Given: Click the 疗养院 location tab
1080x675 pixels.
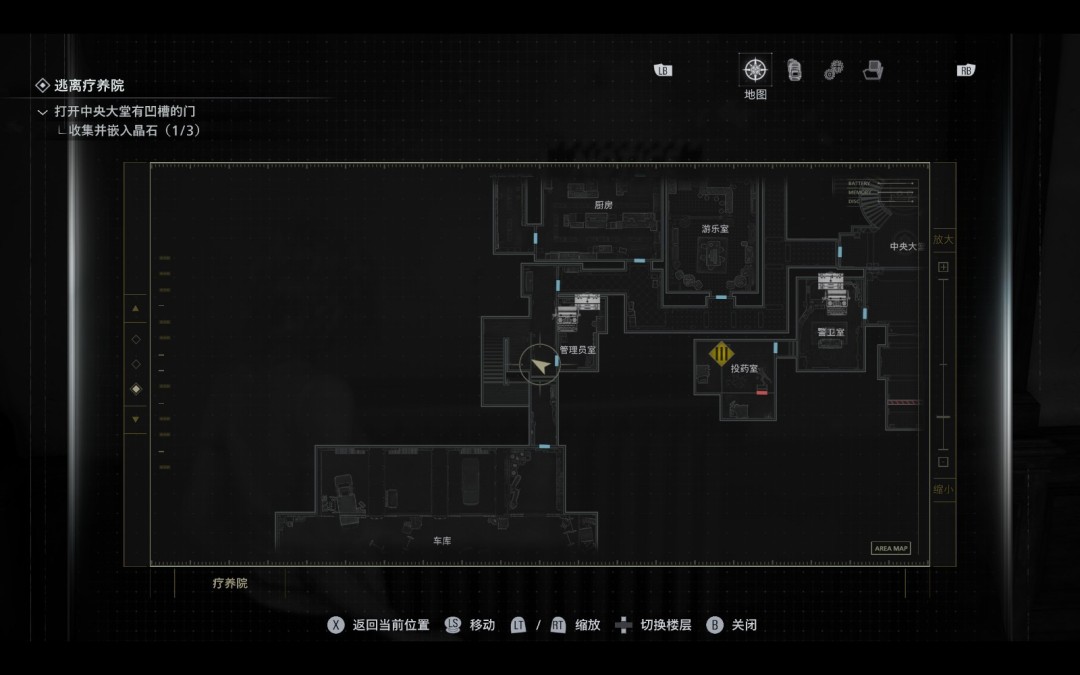Looking at the screenshot, I should pos(230,583).
